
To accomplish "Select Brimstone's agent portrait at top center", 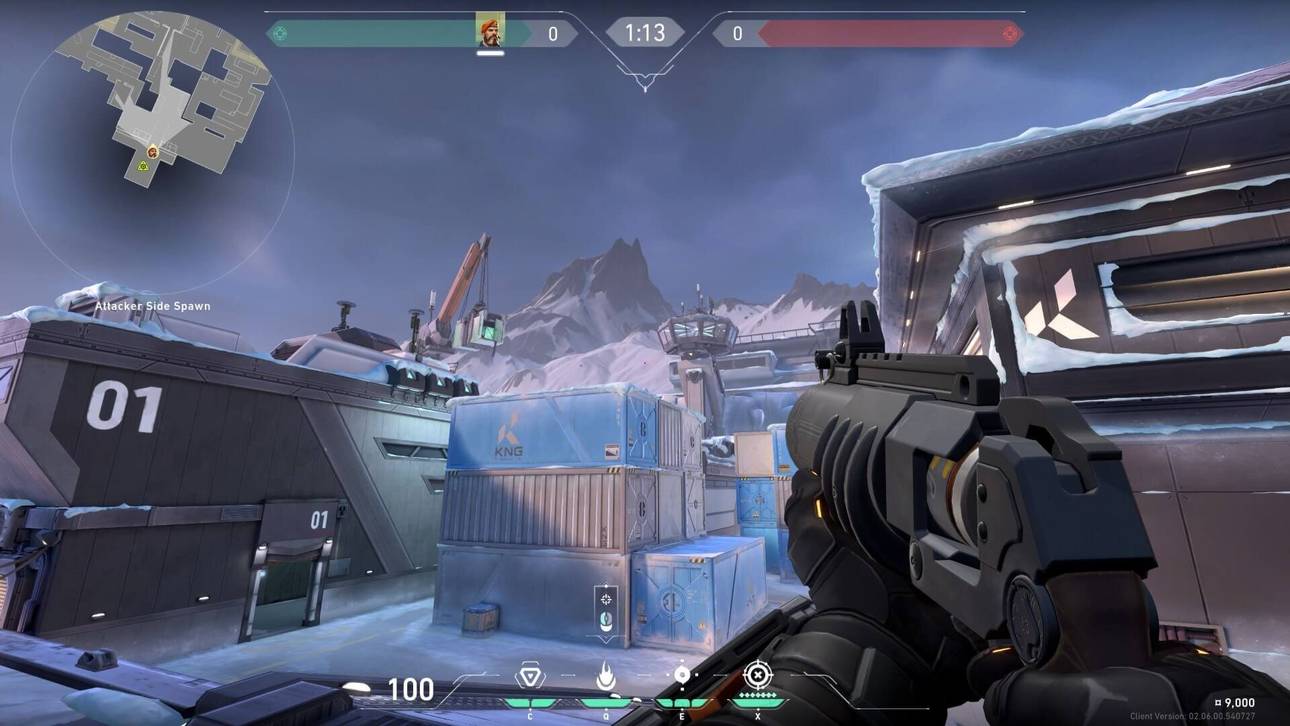I will pos(488,30).
